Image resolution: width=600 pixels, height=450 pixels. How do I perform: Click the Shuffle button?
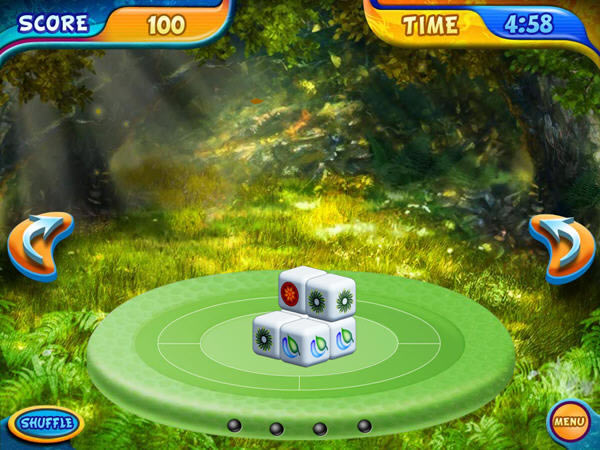(45, 423)
